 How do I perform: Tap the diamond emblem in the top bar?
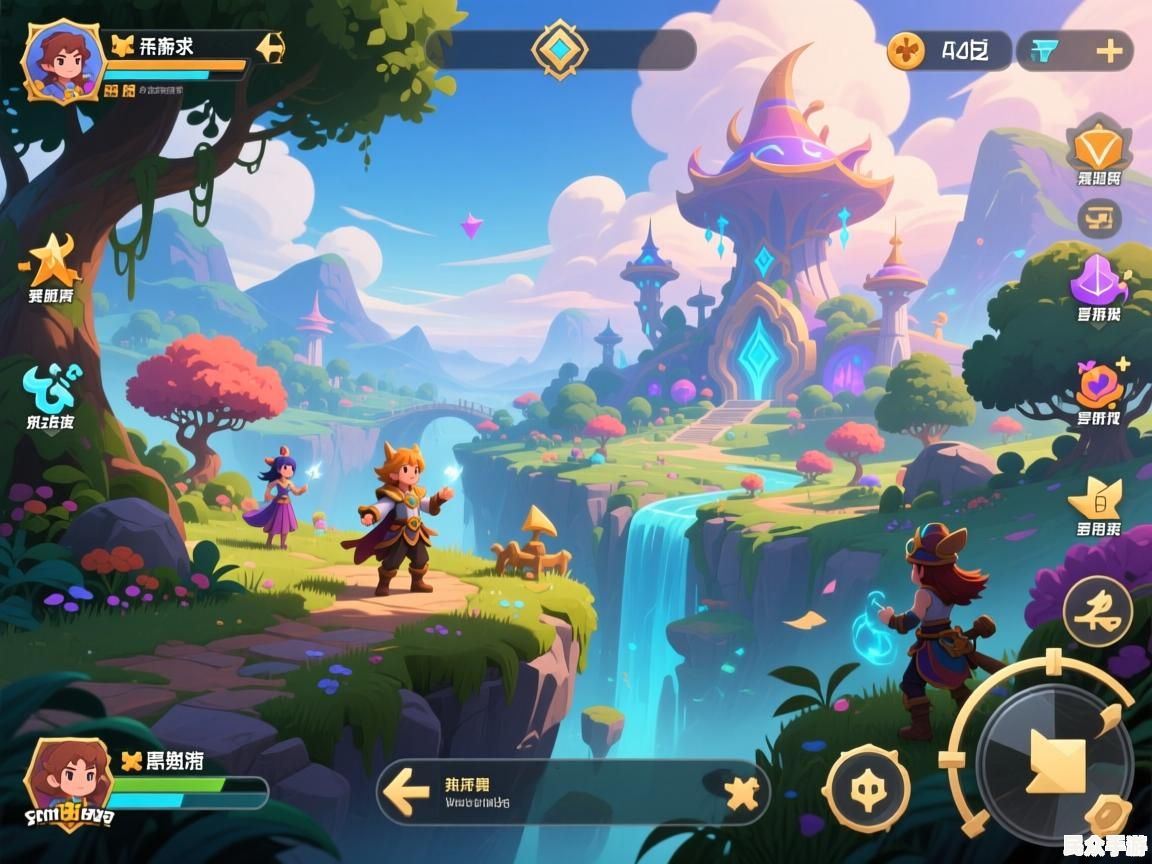tap(560, 49)
